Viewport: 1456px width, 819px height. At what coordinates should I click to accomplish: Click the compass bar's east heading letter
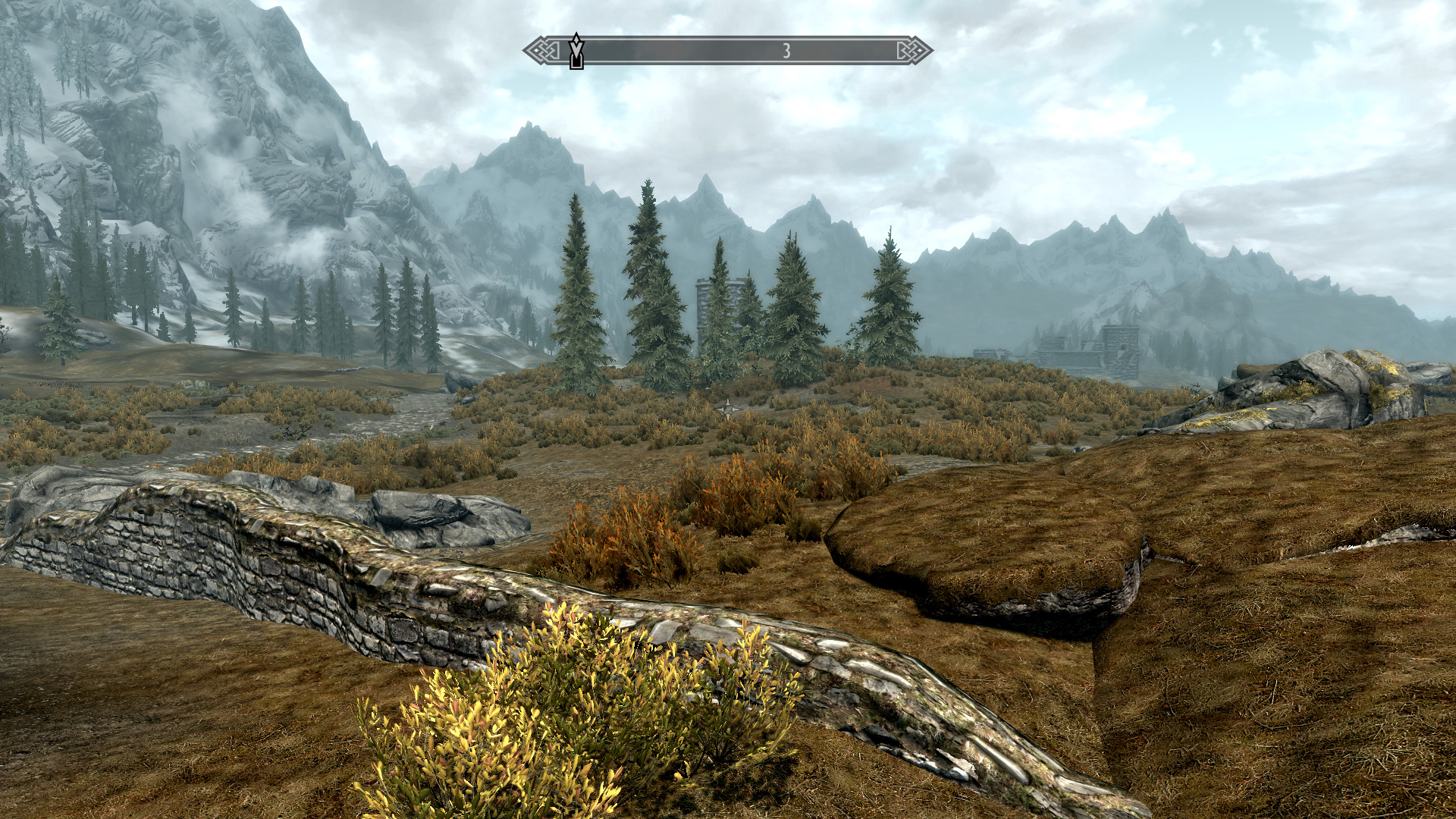coord(786,51)
